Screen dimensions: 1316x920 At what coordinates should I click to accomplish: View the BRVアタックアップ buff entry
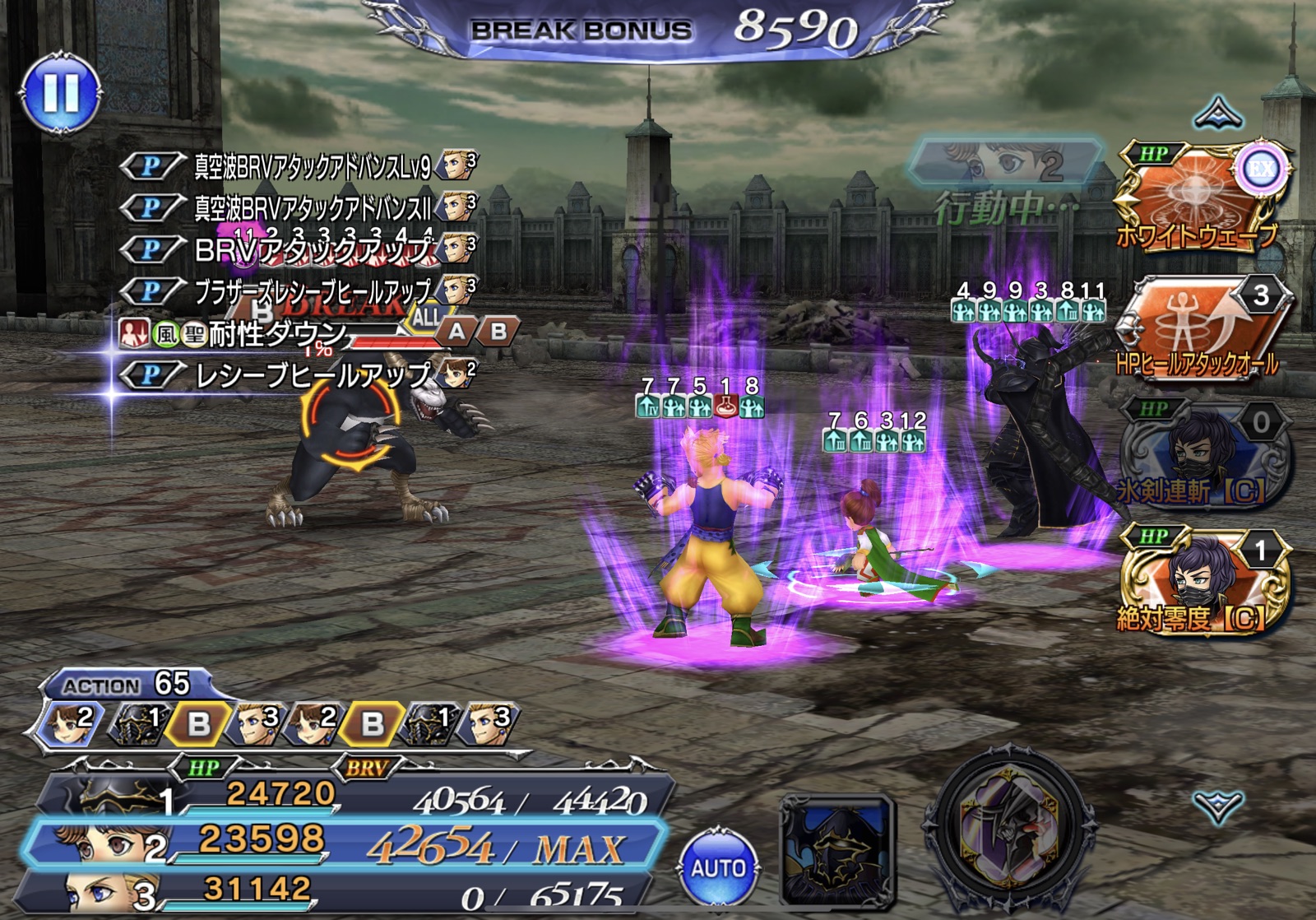[313, 249]
